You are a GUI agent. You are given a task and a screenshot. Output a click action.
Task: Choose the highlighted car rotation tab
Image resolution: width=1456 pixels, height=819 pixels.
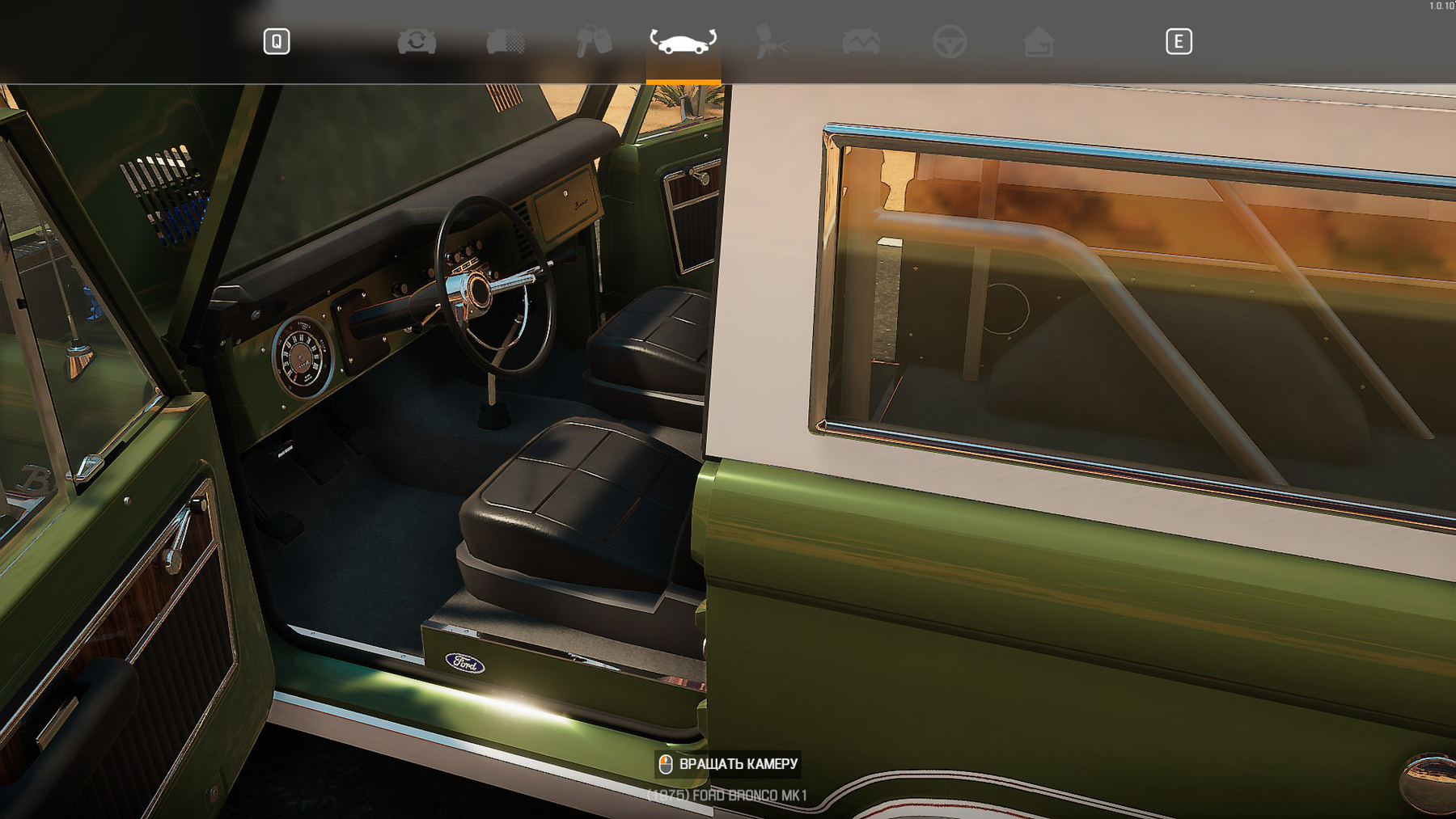click(x=683, y=41)
